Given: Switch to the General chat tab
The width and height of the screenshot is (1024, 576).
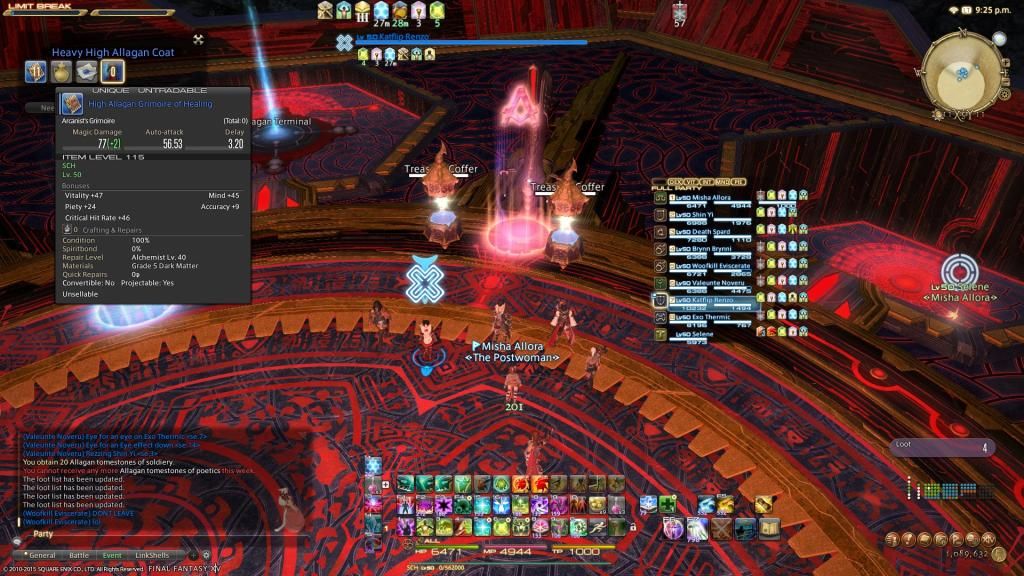Looking at the screenshot, I should click(41, 555).
